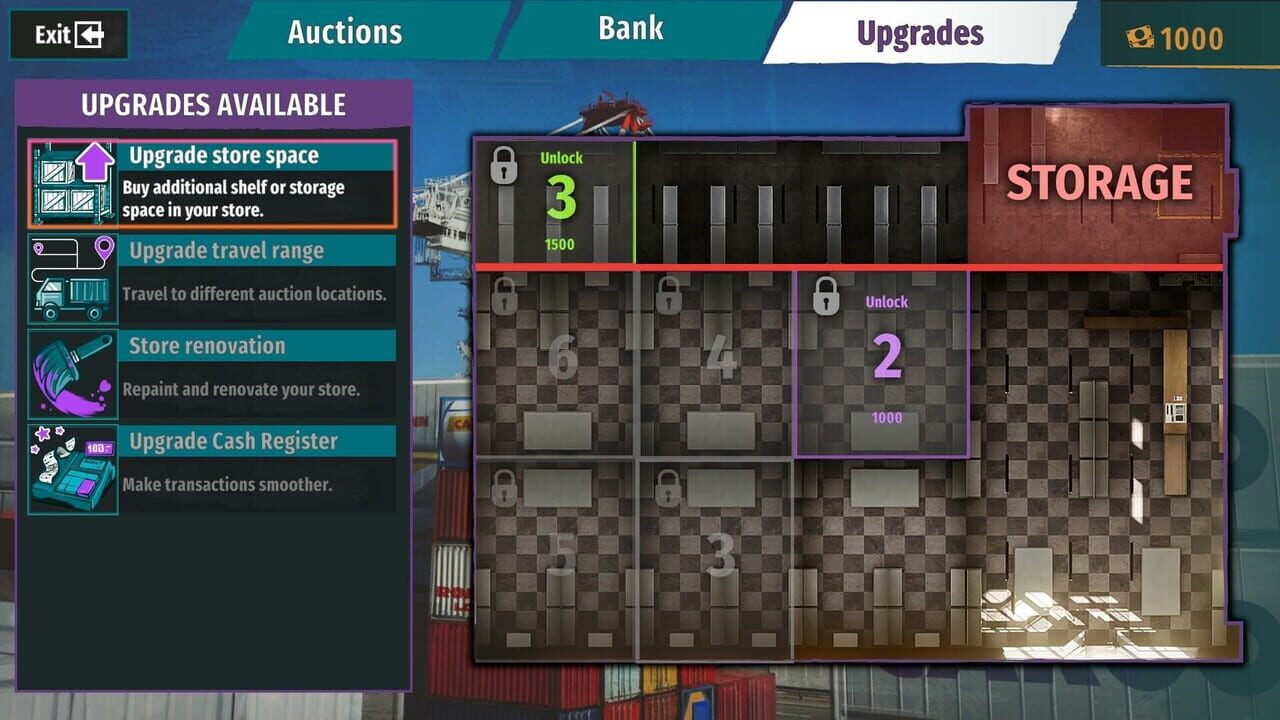Open the Bank tab
This screenshot has width=1280, height=720.
[629, 28]
